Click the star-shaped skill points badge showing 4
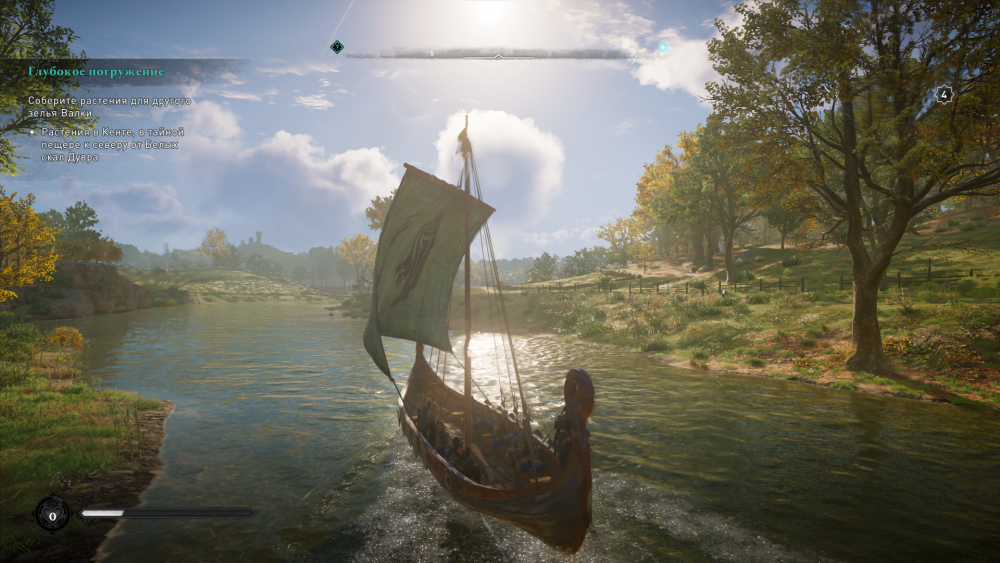 943,95
